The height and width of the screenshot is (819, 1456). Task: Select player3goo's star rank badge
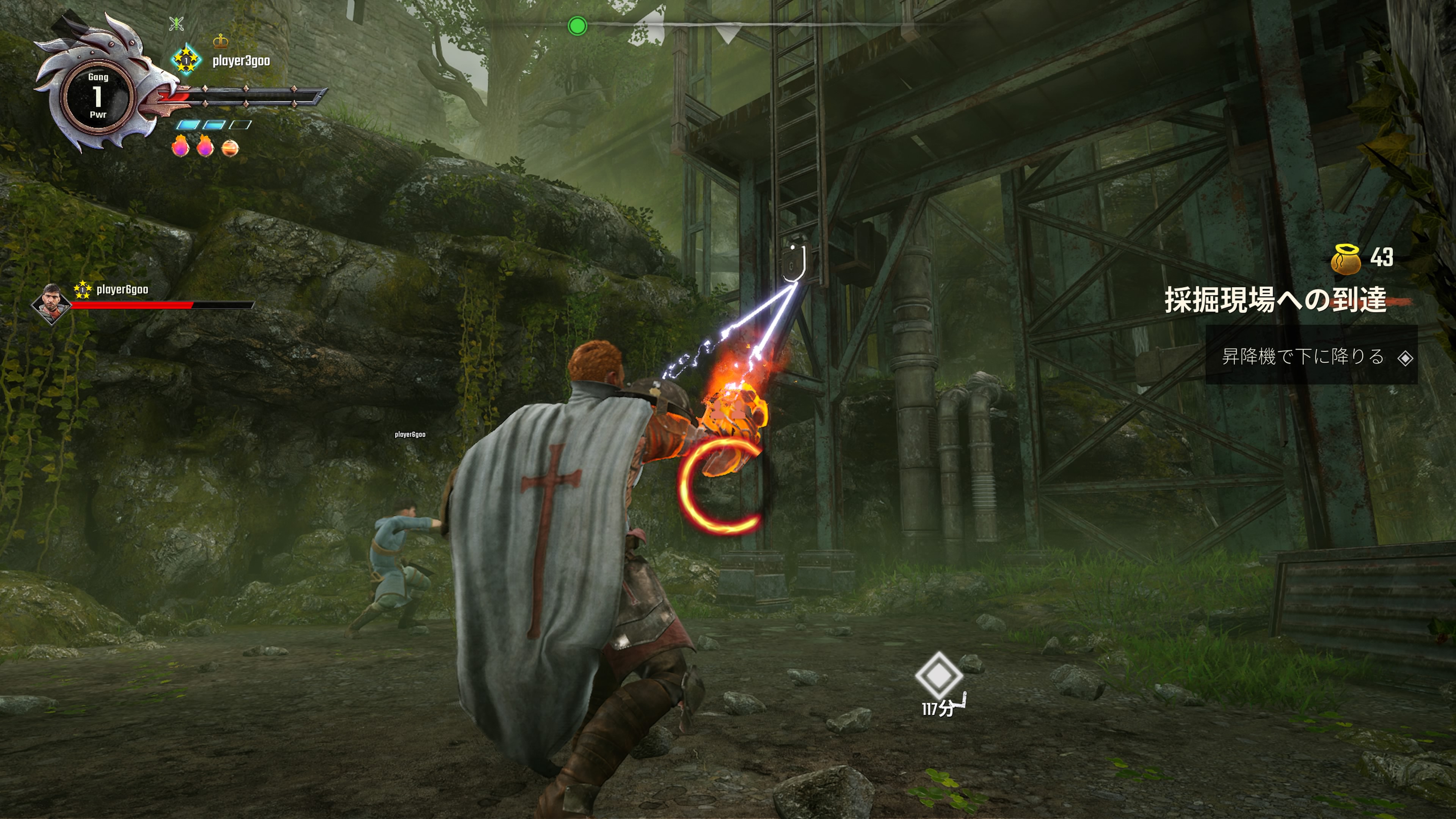click(x=186, y=60)
